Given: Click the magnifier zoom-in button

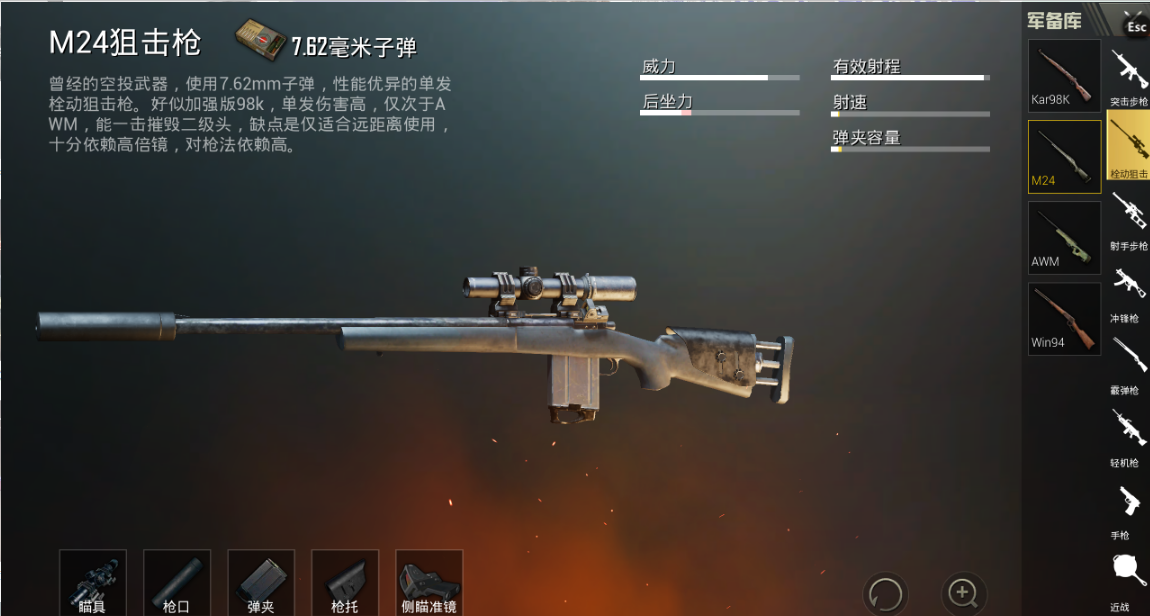Looking at the screenshot, I should (963, 592).
